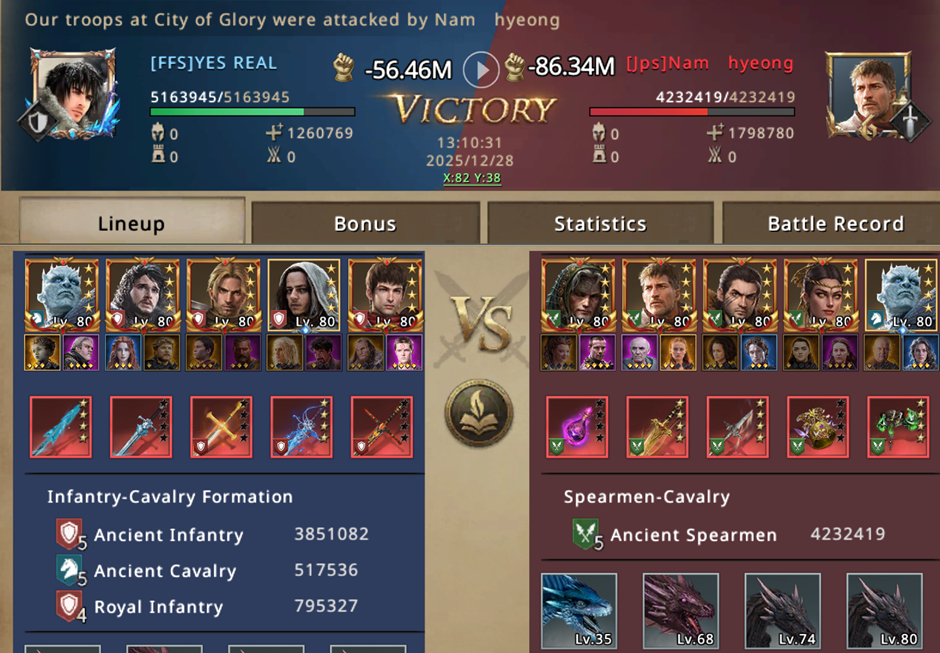
Task: Select the level 80 dragon
Action: tap(884, 610)
